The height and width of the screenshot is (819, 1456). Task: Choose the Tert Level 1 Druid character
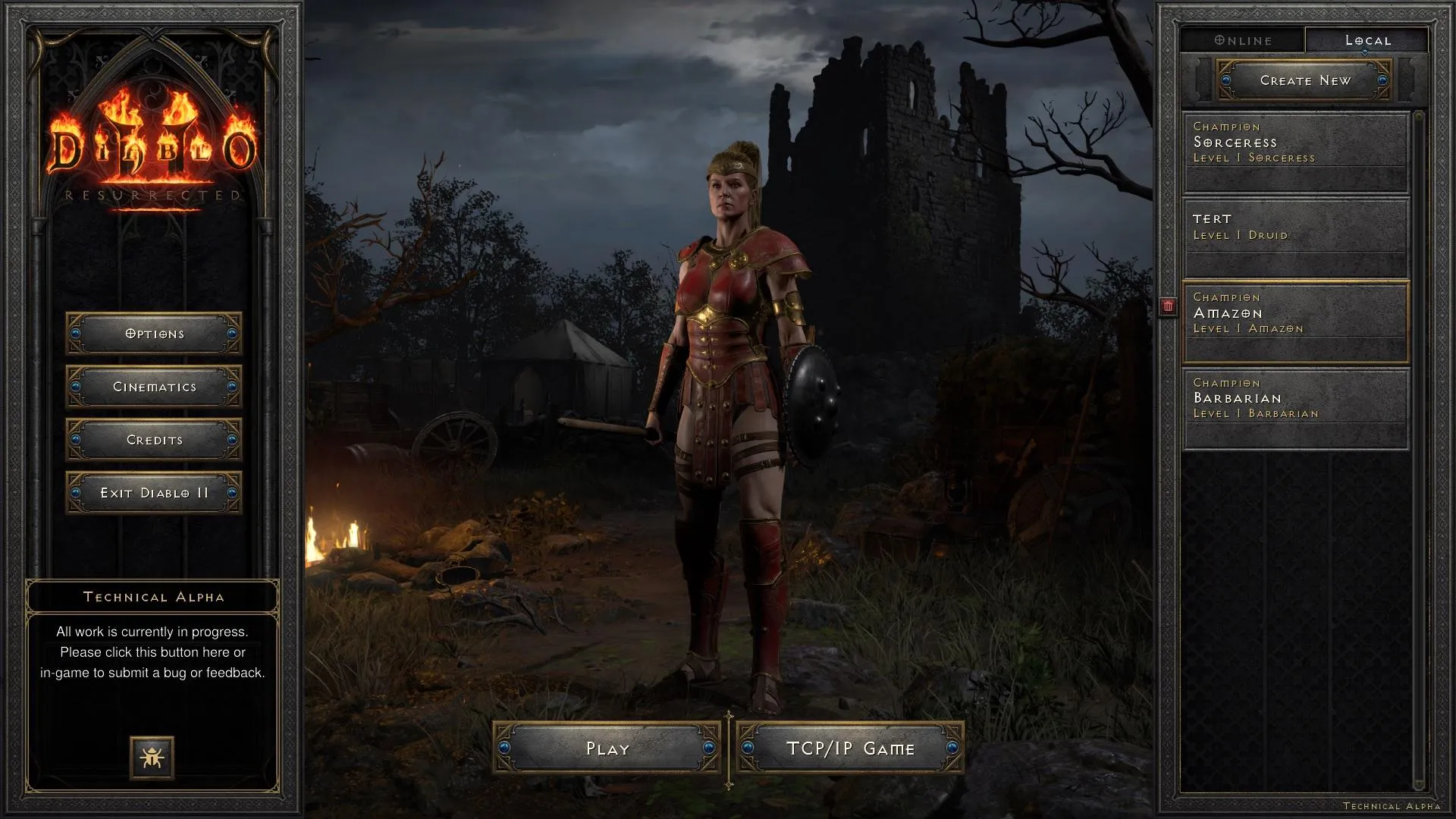(x=1296, y=237)
